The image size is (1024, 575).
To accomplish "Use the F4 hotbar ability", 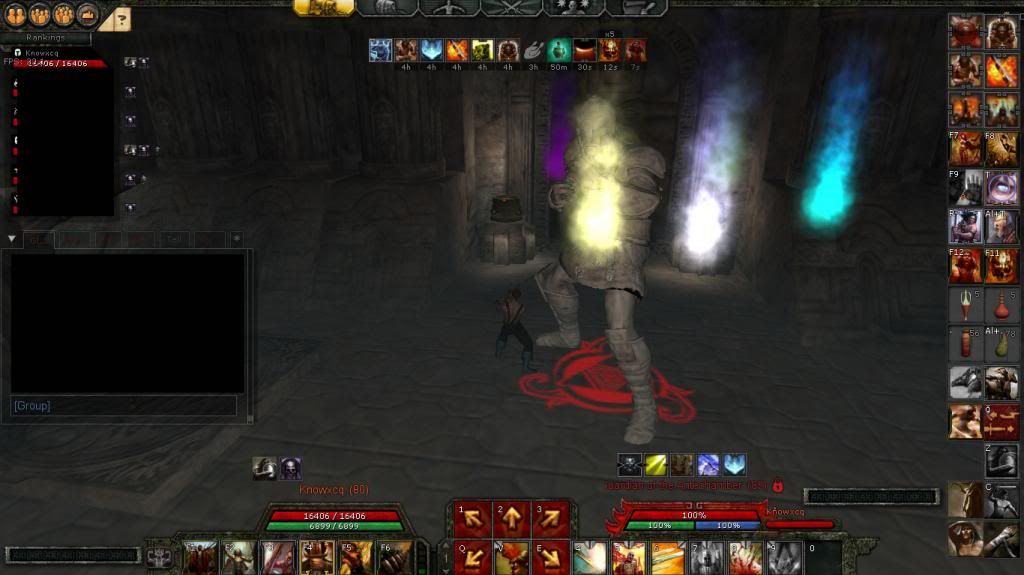I will click(x=317, y=557).
